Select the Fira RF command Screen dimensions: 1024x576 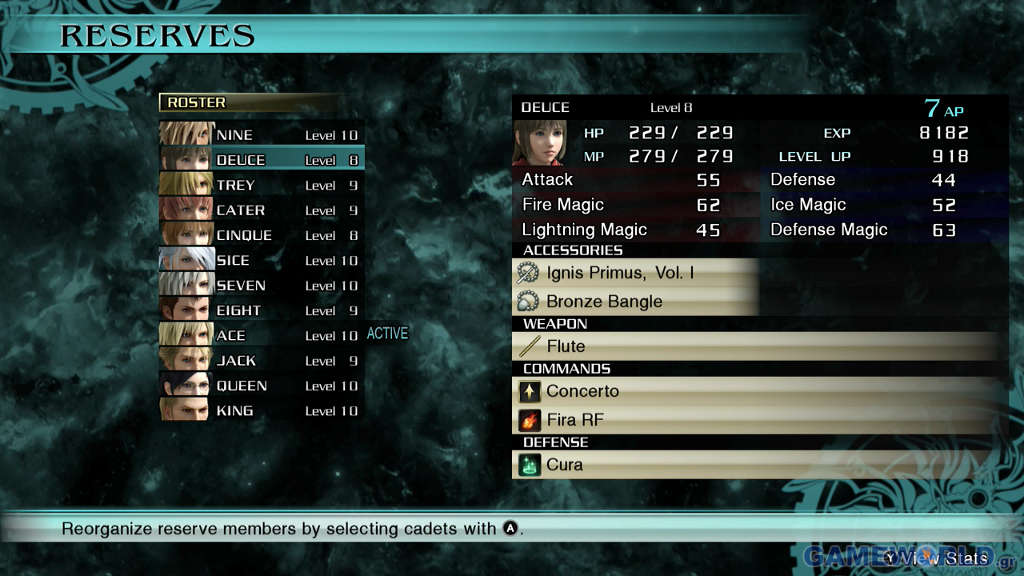pyautogui.click(x=755, y=419)
